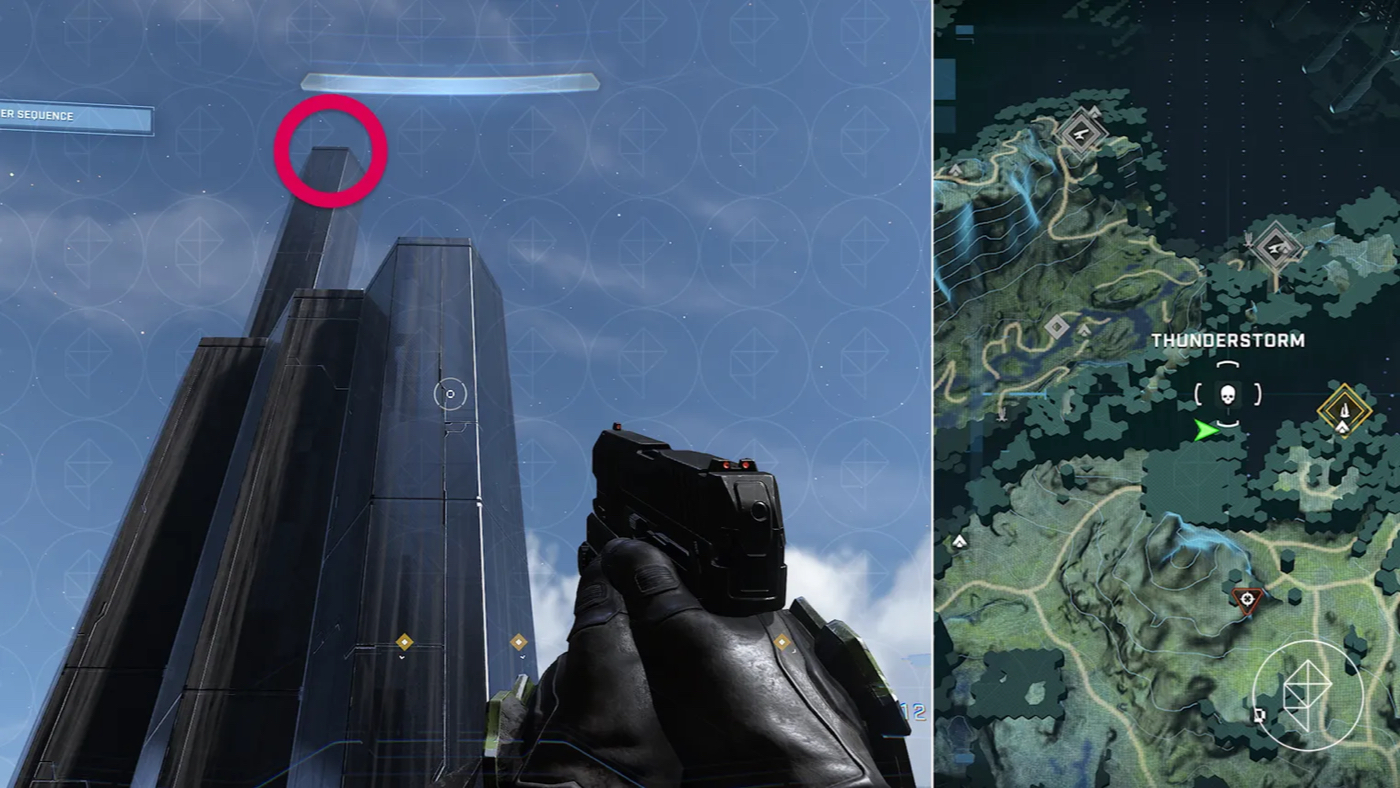Viewport: 1400px width, 788px height.
Task: Choose the red triangle target marker
Action: (x=1246, y=599)
